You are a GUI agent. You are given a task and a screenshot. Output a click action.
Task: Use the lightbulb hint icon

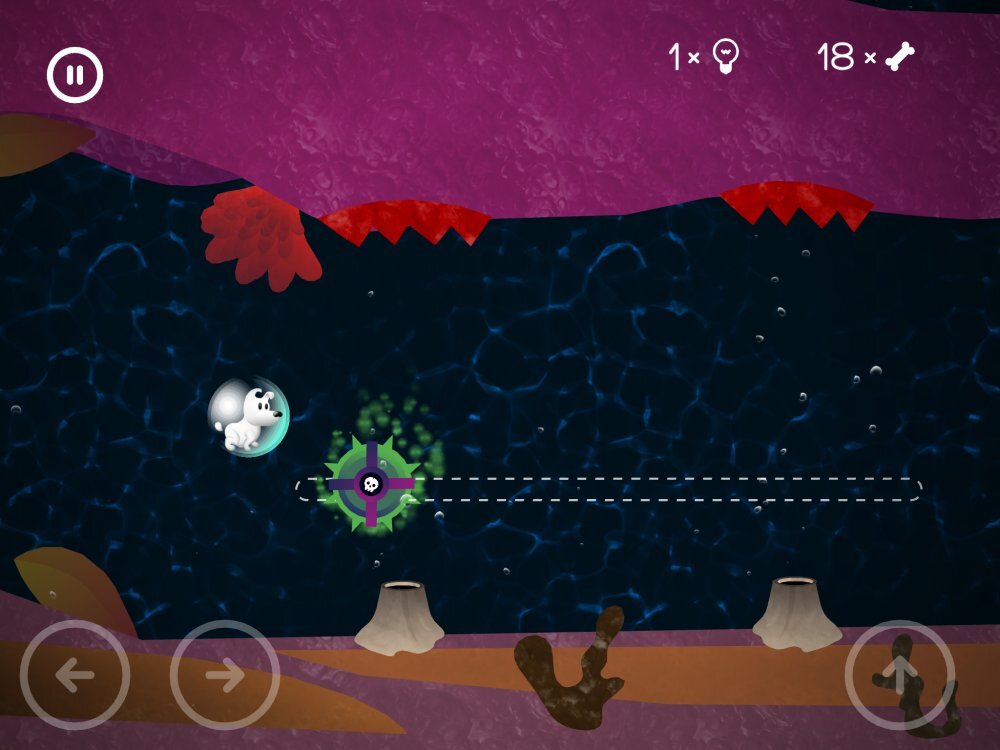(x=726, y=57)
